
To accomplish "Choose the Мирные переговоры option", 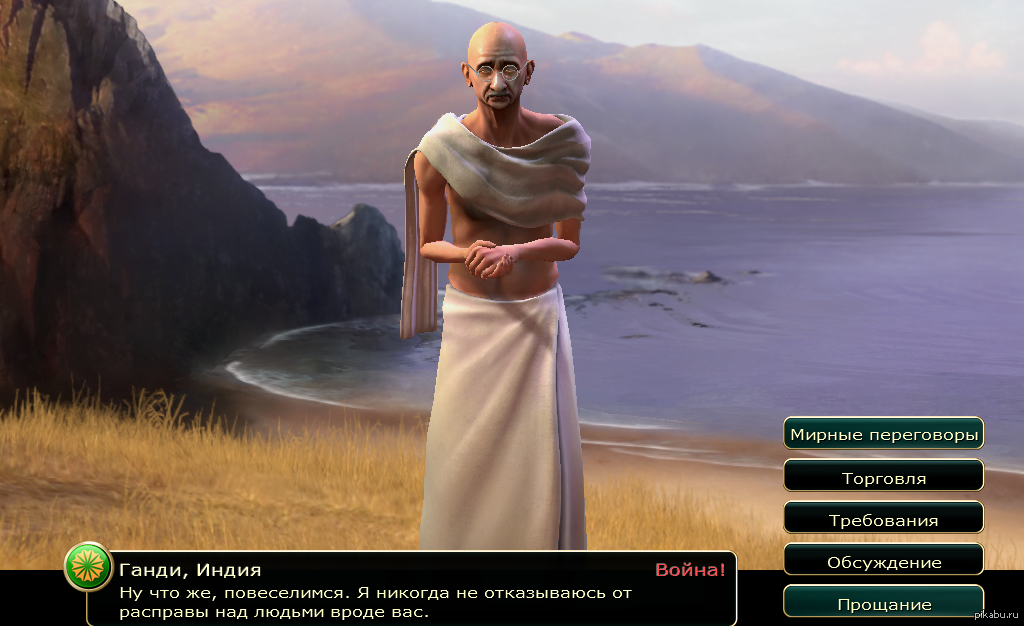I will (x=883, y=434).
